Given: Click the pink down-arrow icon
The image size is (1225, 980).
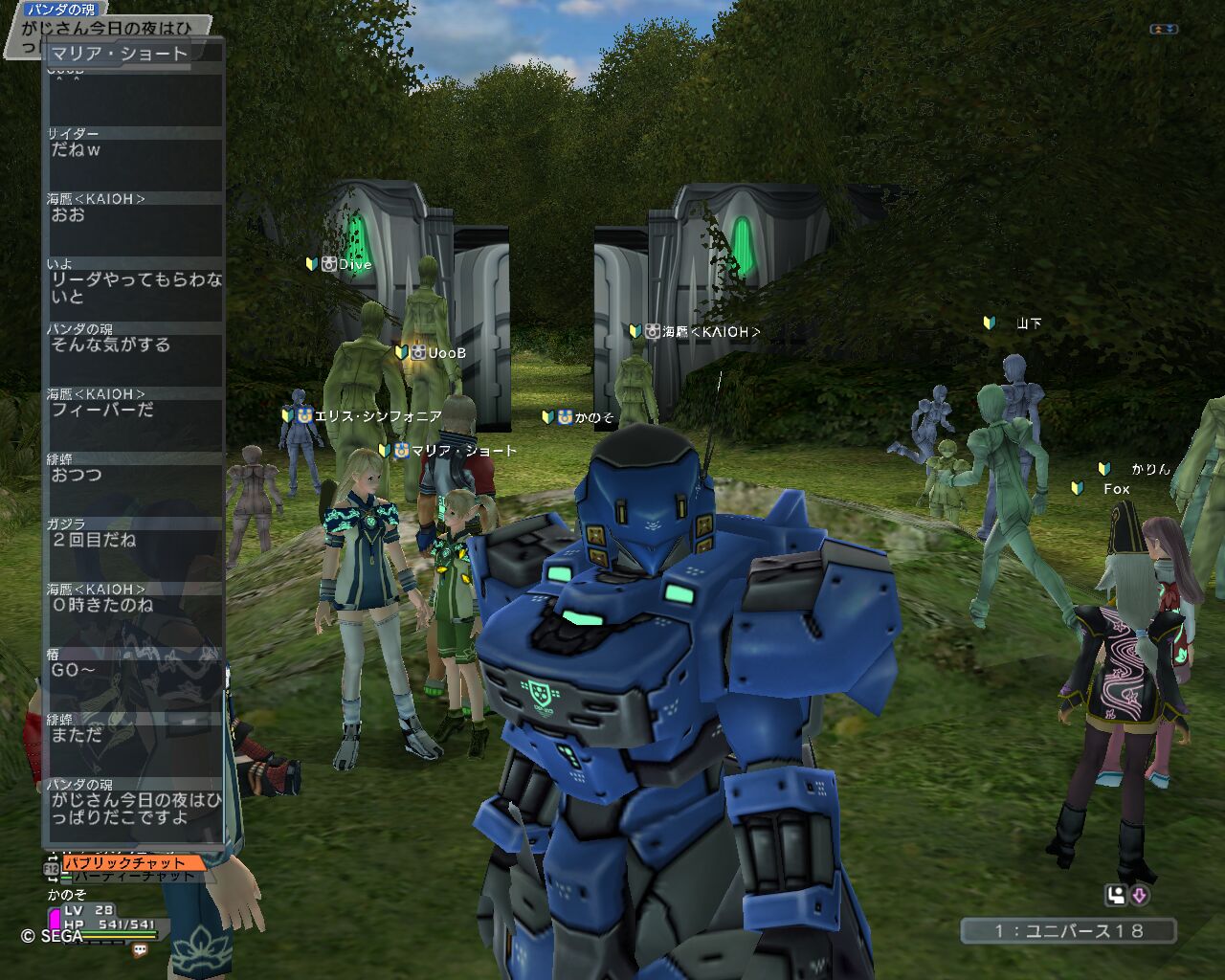Looking at the screenshot, I should click(x=1139, y=896).
